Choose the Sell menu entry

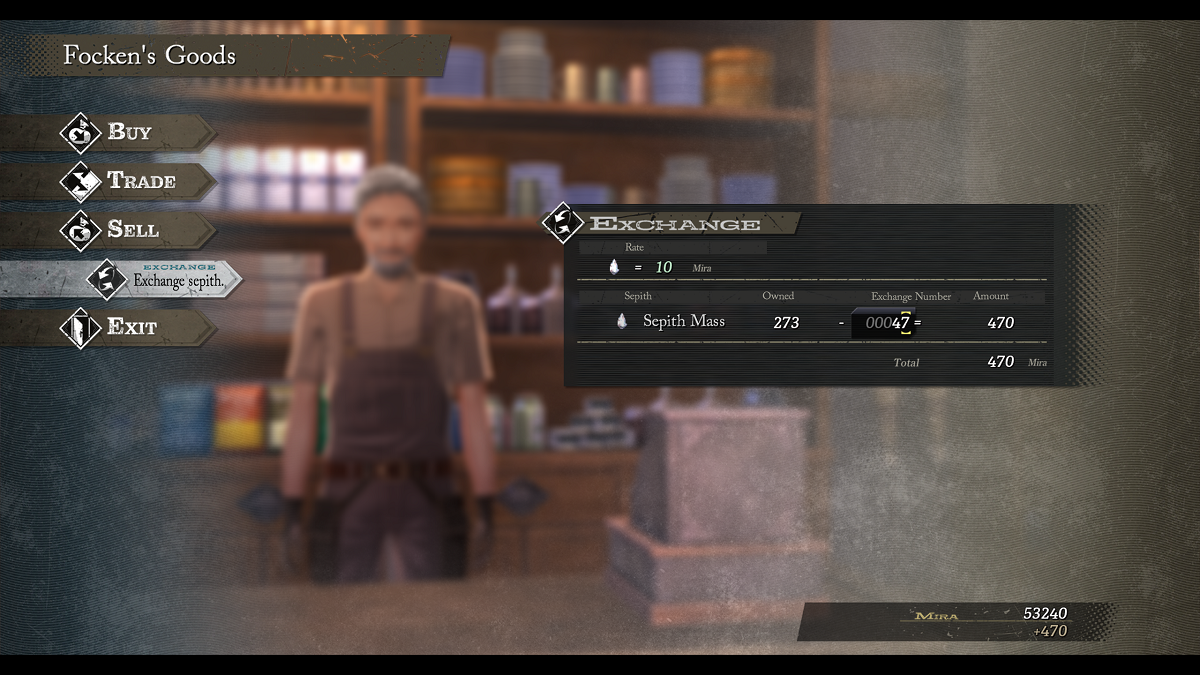132,230
